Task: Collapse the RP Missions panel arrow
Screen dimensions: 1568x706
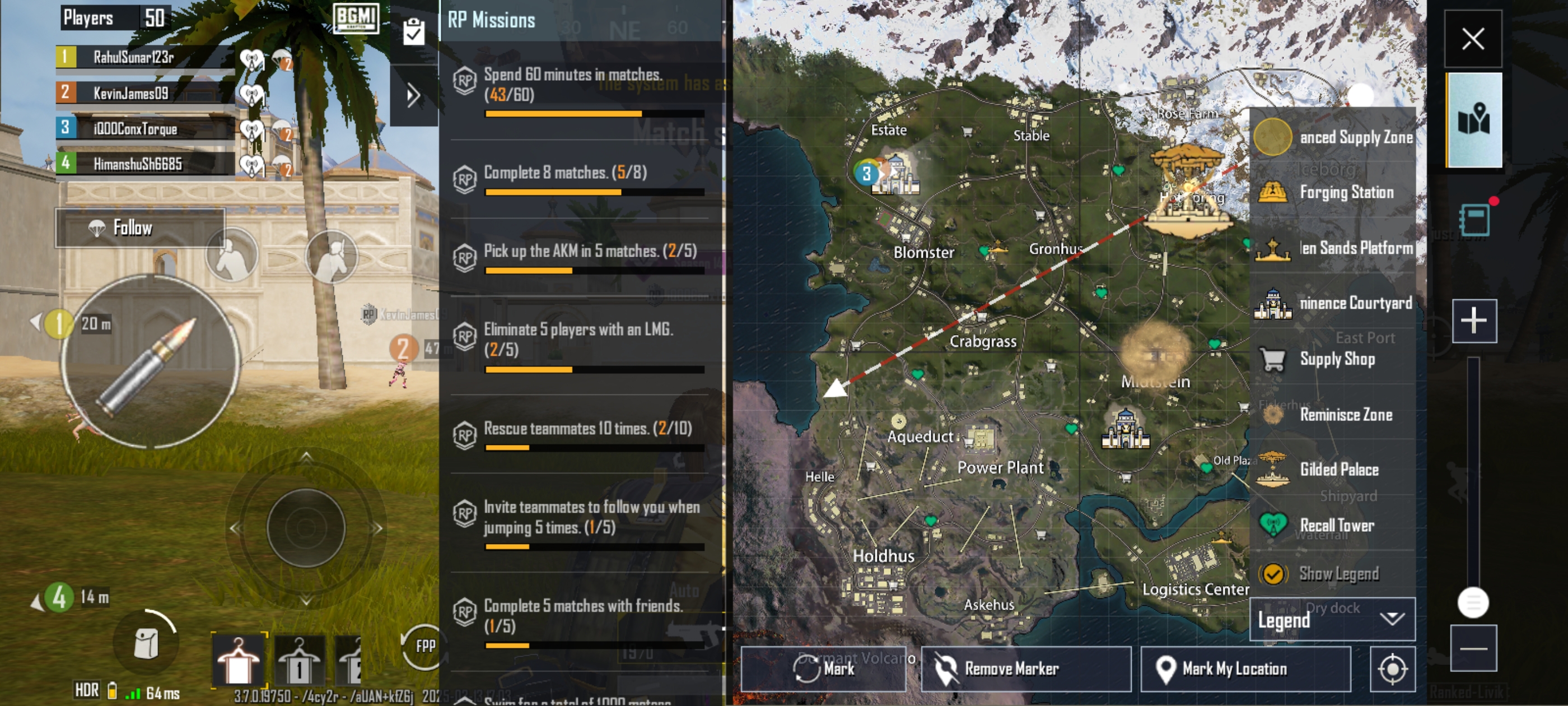Action: point(413,96)
